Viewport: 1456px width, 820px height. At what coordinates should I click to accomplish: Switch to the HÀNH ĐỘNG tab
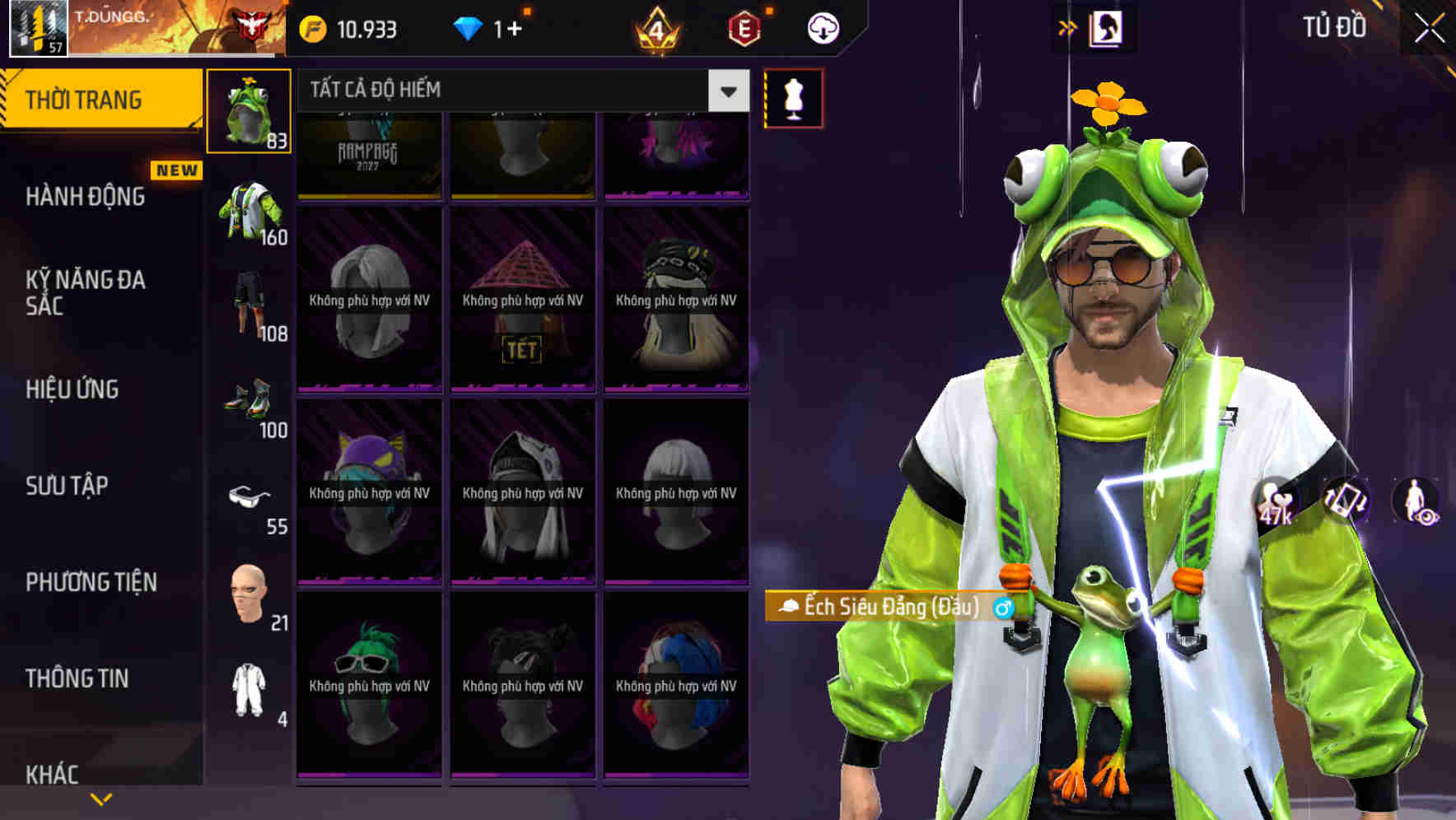click(x=86, y=197)
